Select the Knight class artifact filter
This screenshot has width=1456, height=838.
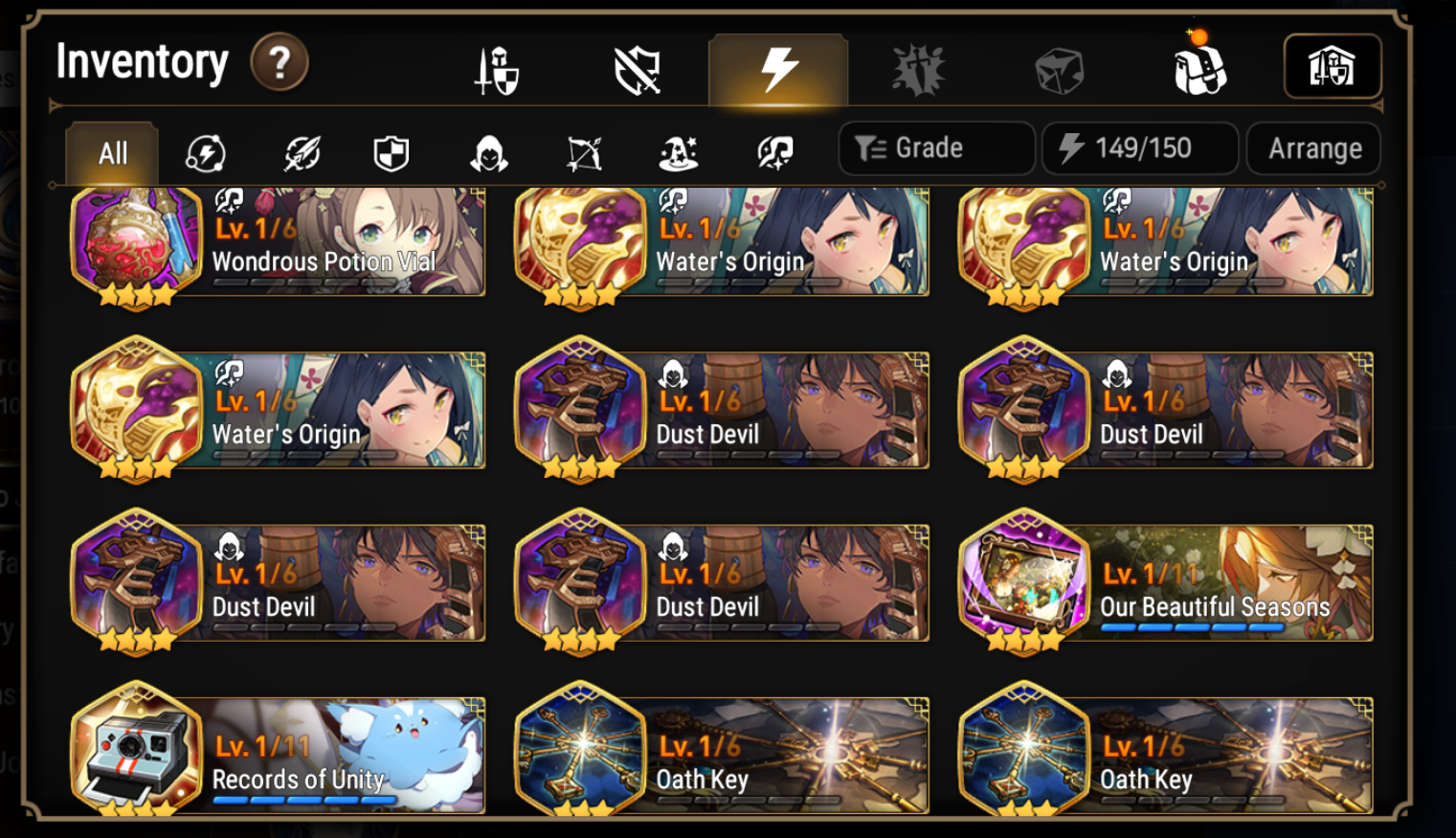pos(393,151)
